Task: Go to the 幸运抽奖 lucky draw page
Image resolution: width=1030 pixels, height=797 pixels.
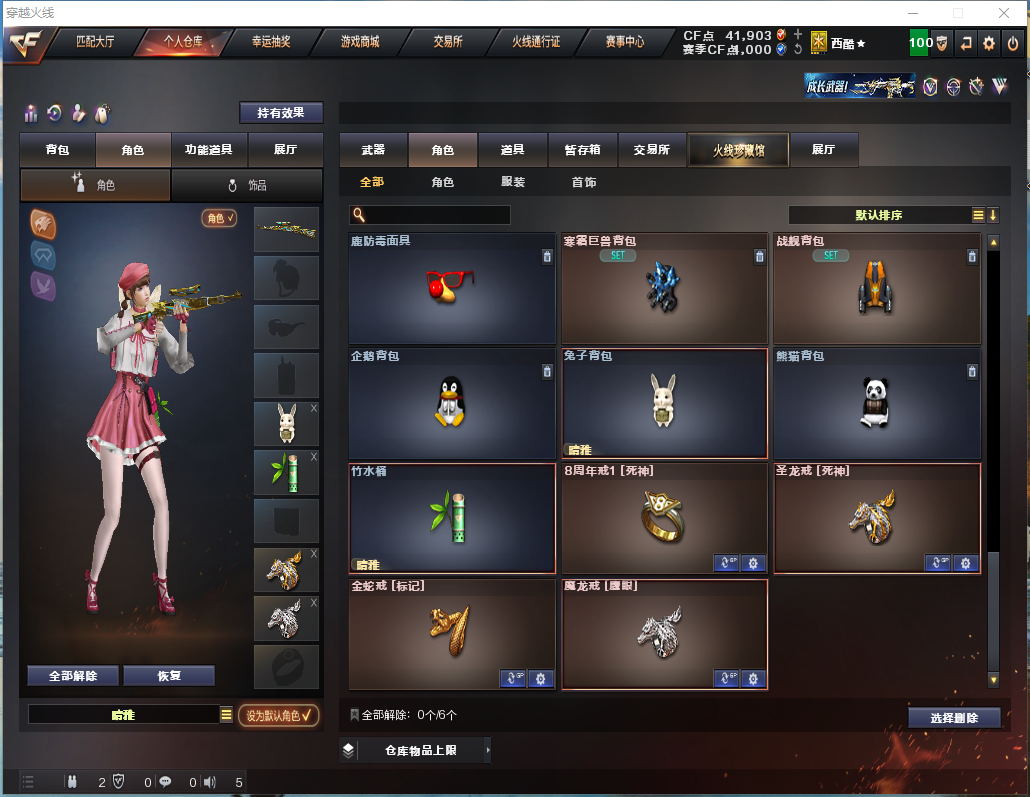Action: pos(271,42)
